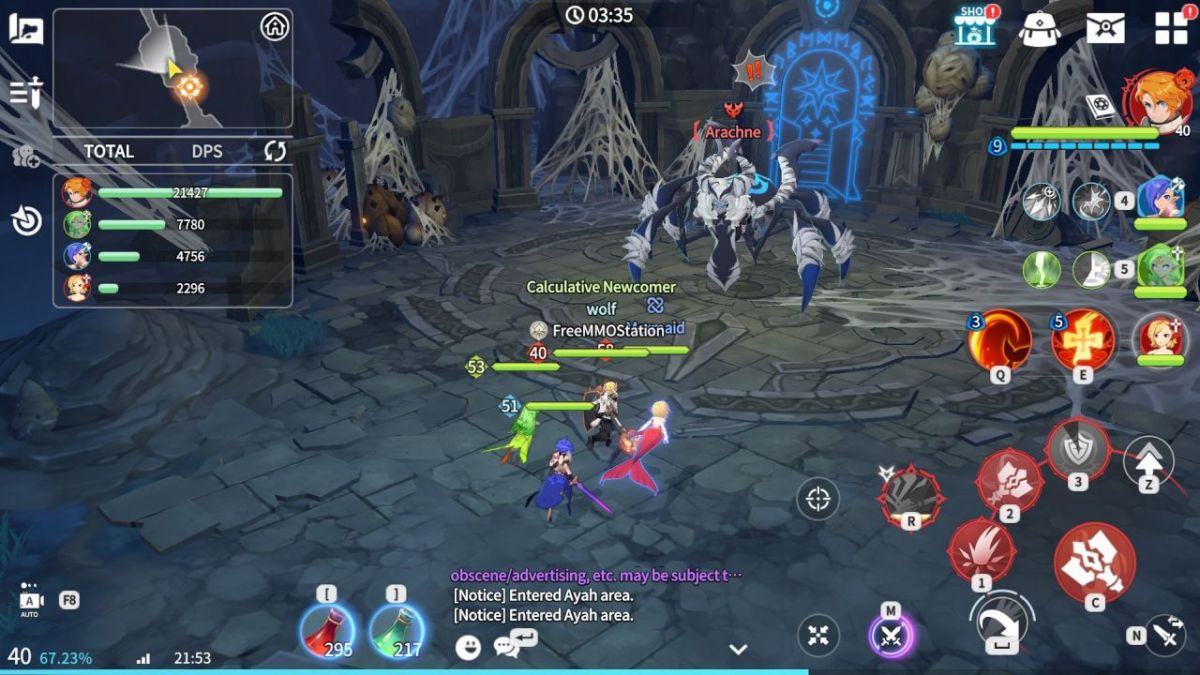
Task: Refresh the damage meter with the arrows icon
Action: (275, 151)
